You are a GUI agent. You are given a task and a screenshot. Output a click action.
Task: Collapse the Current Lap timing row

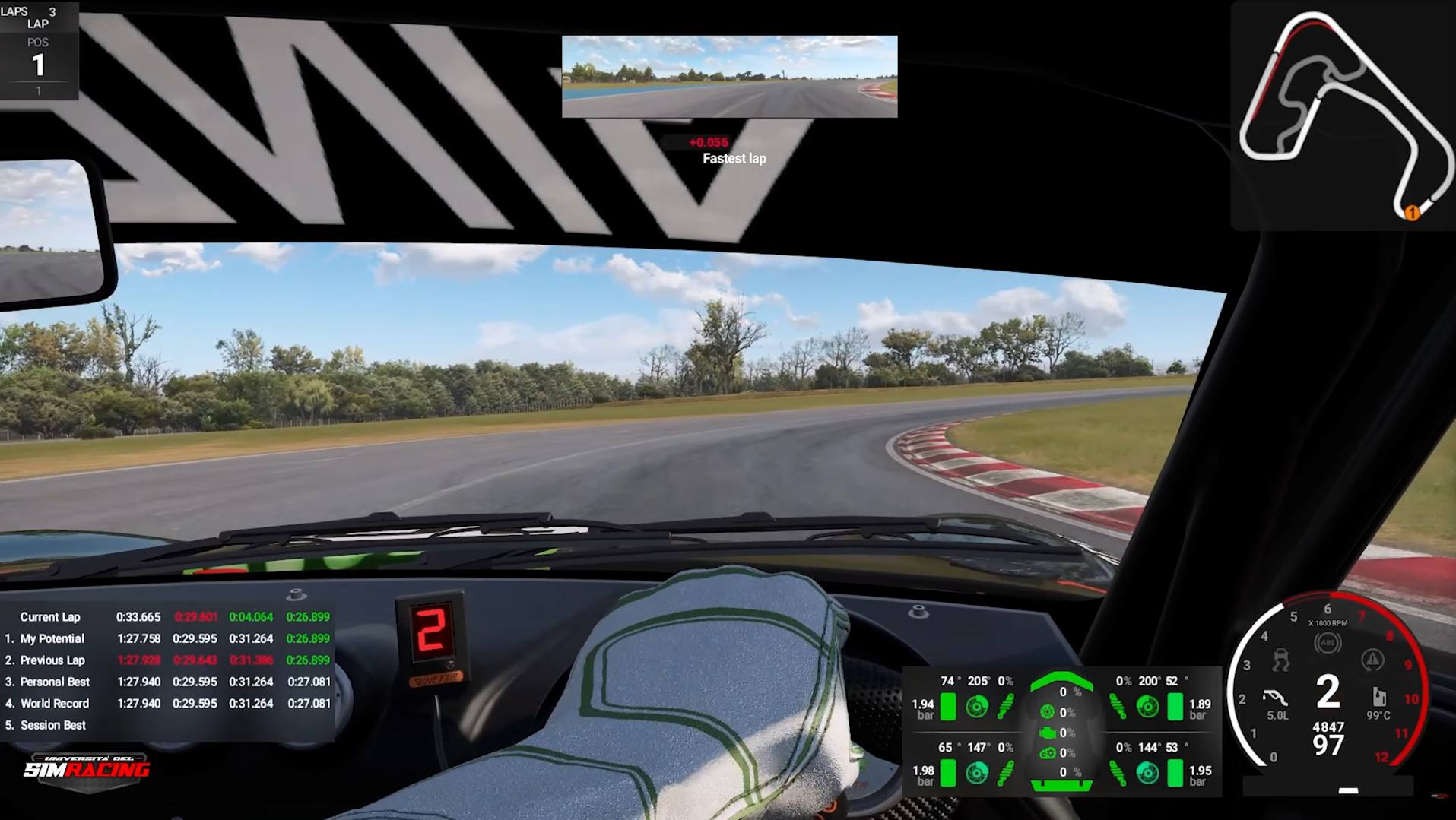[51, 617]
